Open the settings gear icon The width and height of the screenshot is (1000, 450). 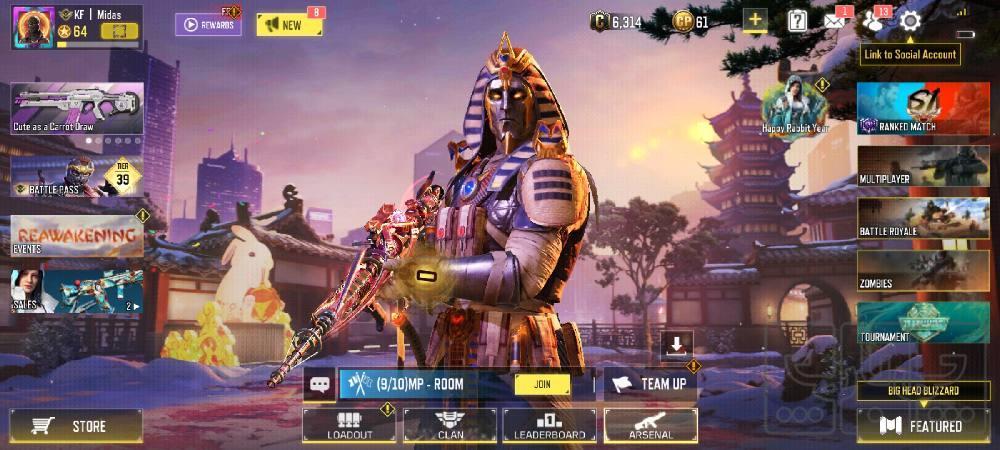pyautogui.click(x=909, y=21)
